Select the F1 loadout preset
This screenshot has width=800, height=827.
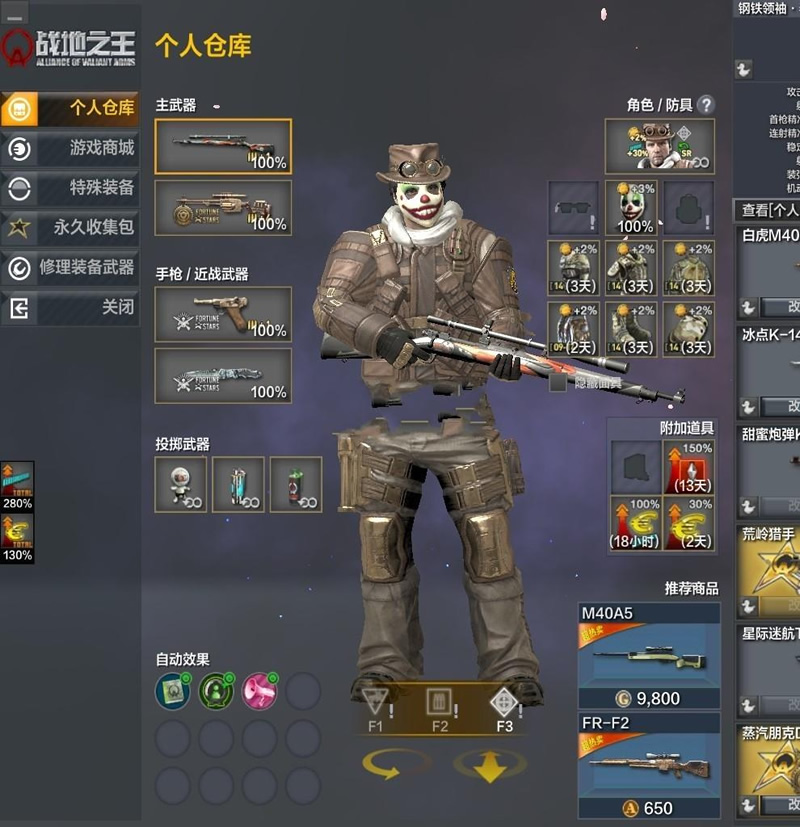(377, 708)
